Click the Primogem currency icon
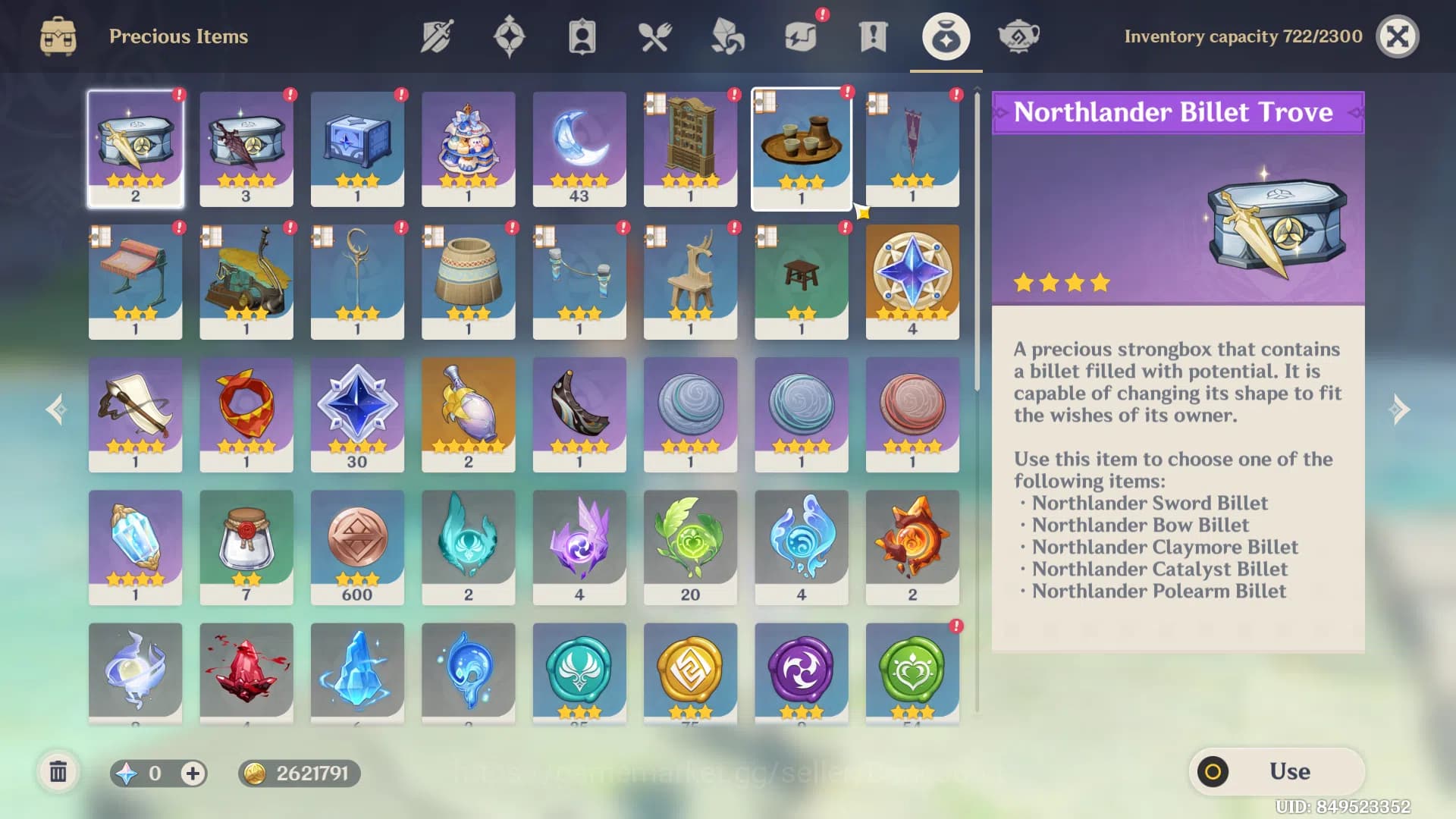Image resolution: width=1456 pixels, height=819 pixels. click(127, 773)
